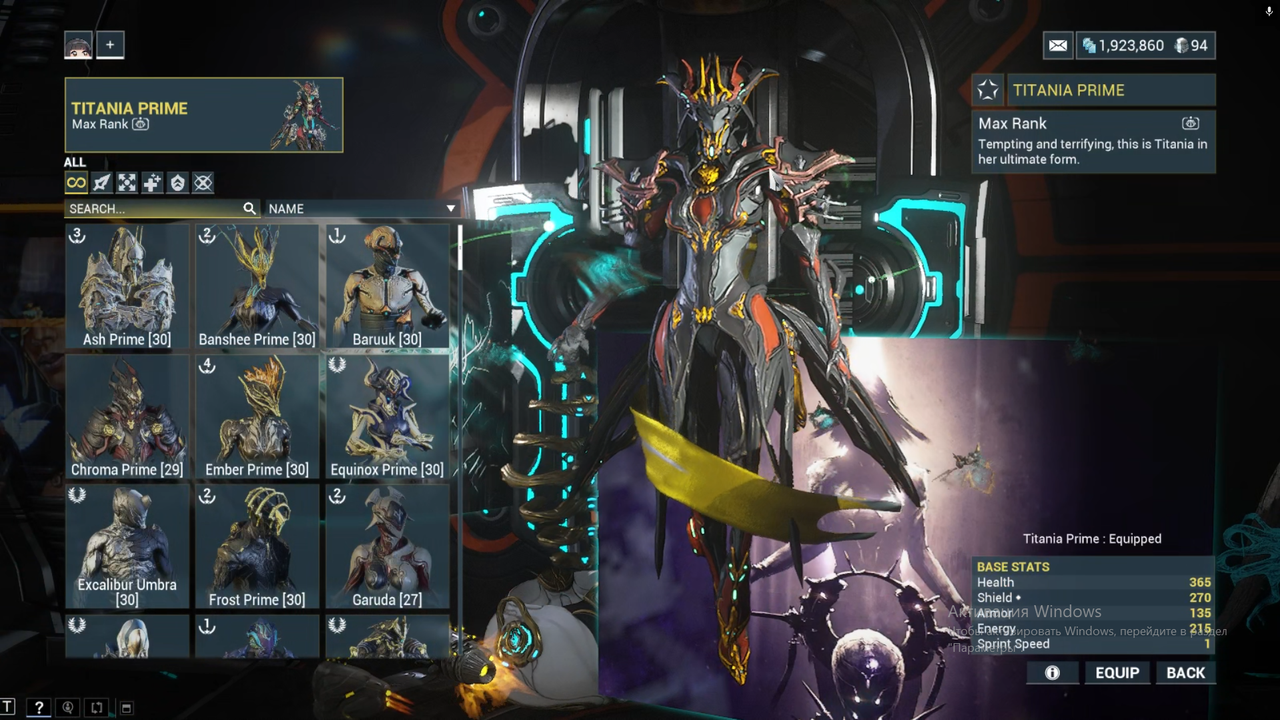1280x720 pixels.
Task: Select the Chroma Prime warframe tile
Action: pos(127,416)
